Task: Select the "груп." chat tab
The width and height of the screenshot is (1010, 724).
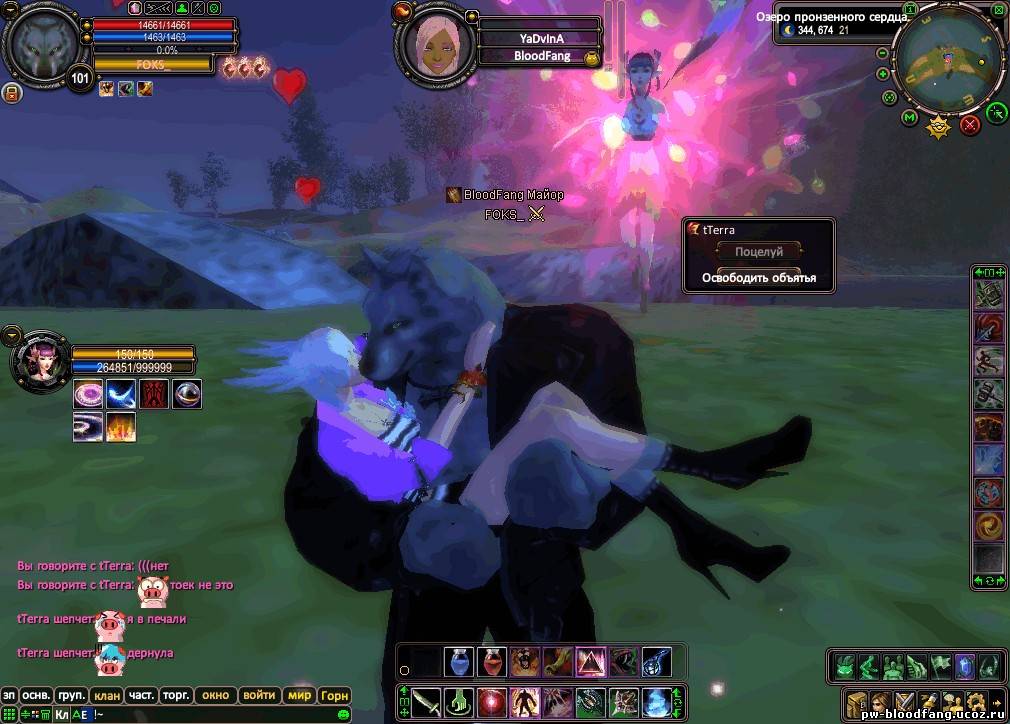Action: pyautogui.click(x=71, y=695)
